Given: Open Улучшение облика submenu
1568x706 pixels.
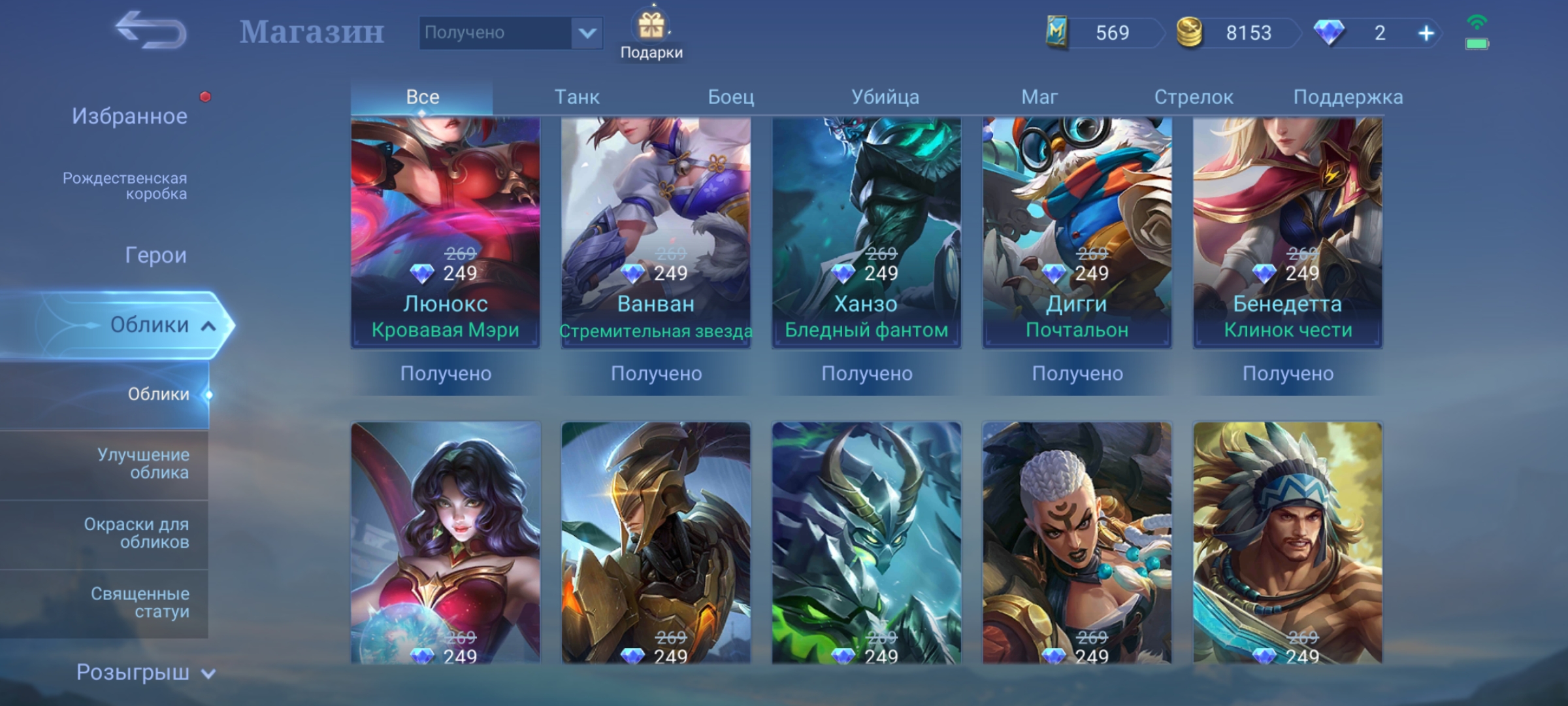Looking at the screenshot, I should [143, 463].
